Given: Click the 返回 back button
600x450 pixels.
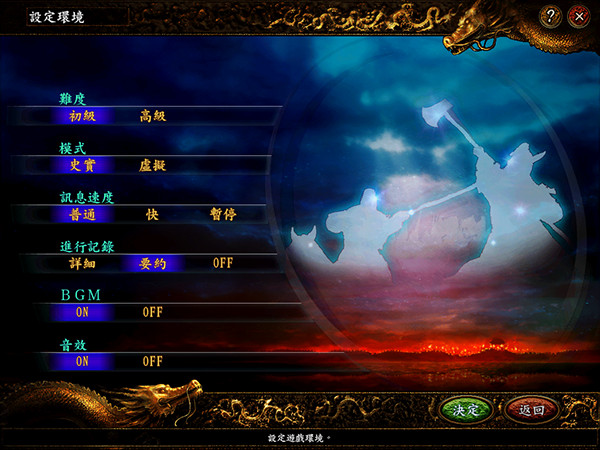Looking at the screenshot, I should click(x=531, y=410).
